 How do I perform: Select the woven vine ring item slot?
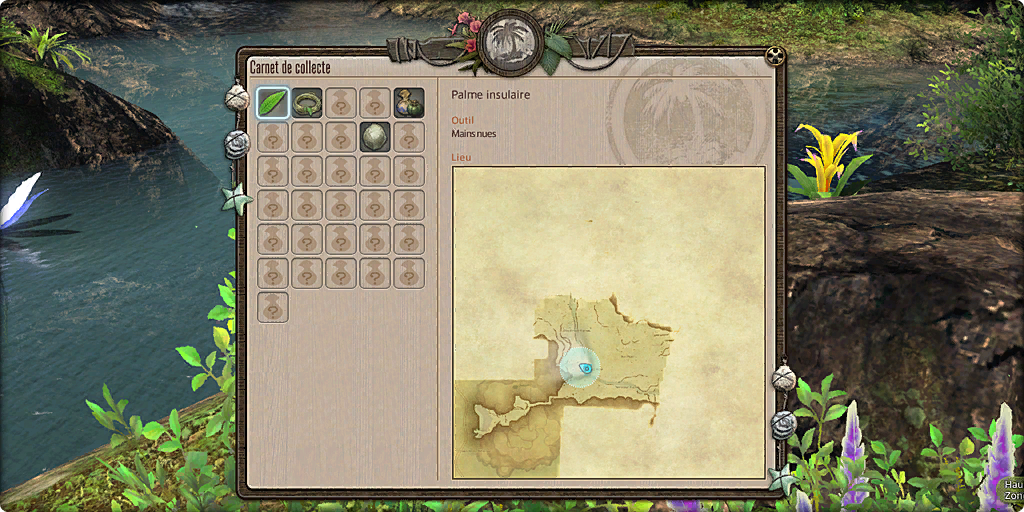tap(307, 102)
